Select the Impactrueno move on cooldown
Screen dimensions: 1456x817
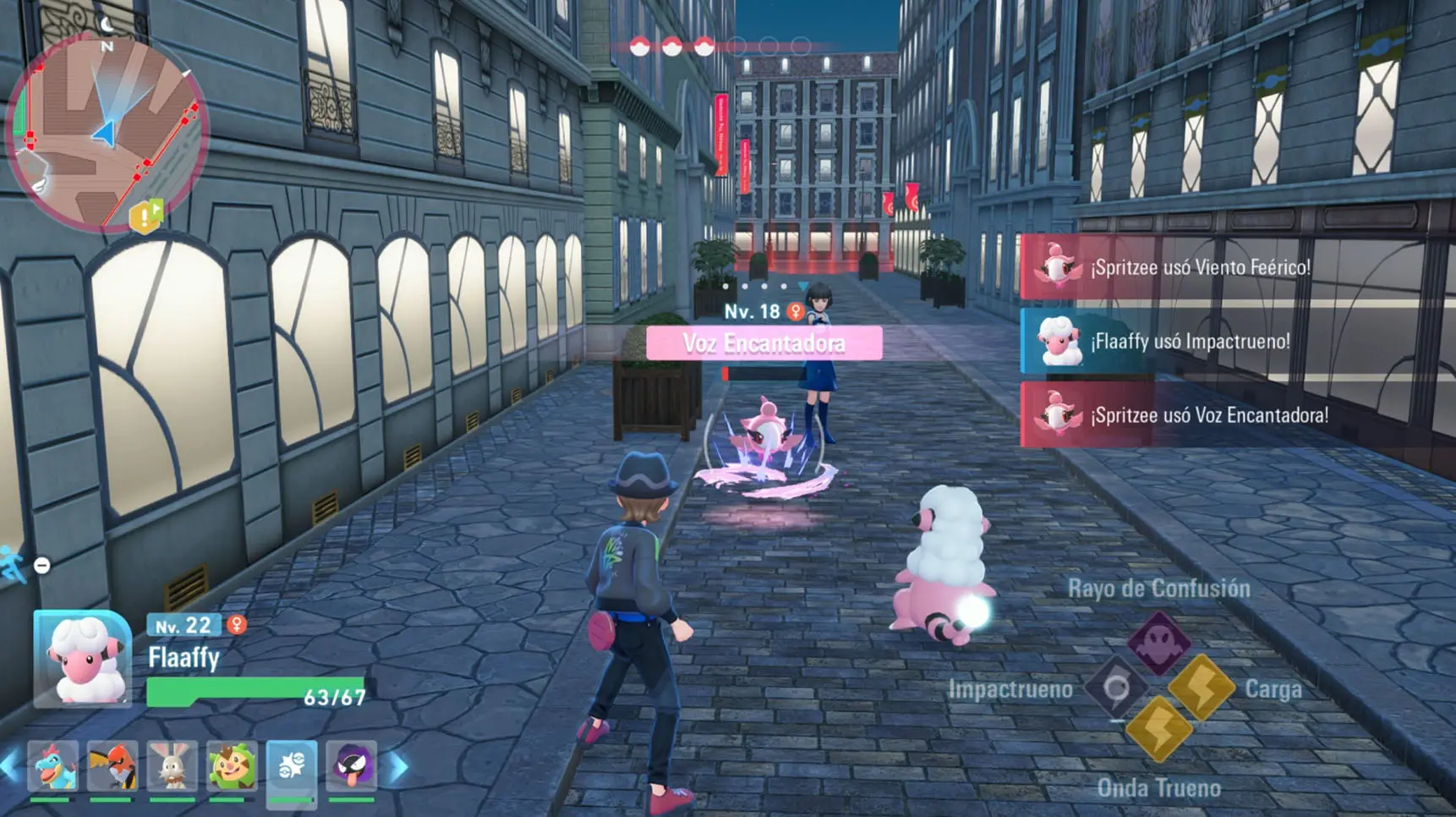tap(1116, 688)
